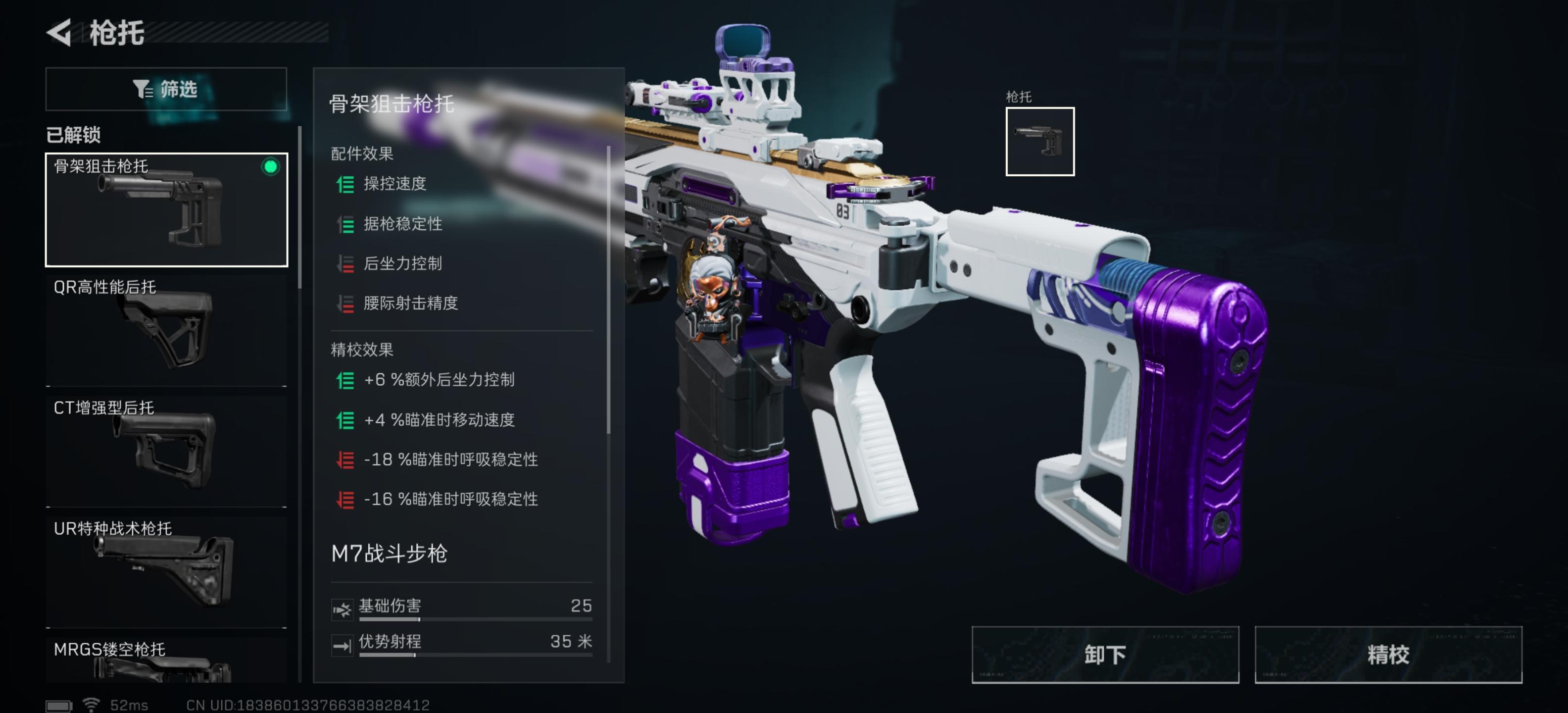Click the 枪托 attachment slot thumbnail
The height and width of the screenshot is (713, 1568).
click(x=1039, y=141)
